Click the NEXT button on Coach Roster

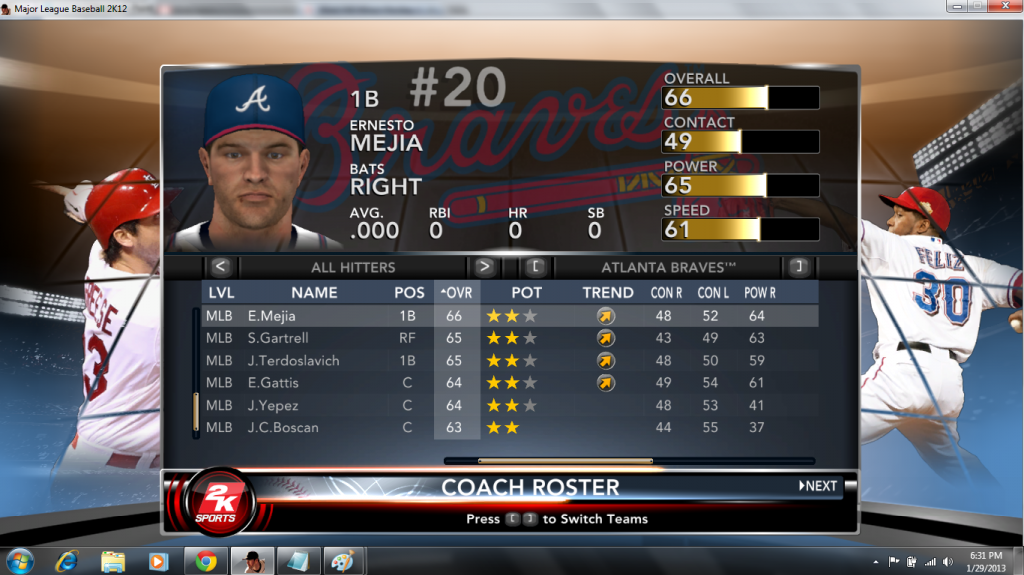(818, 486)
